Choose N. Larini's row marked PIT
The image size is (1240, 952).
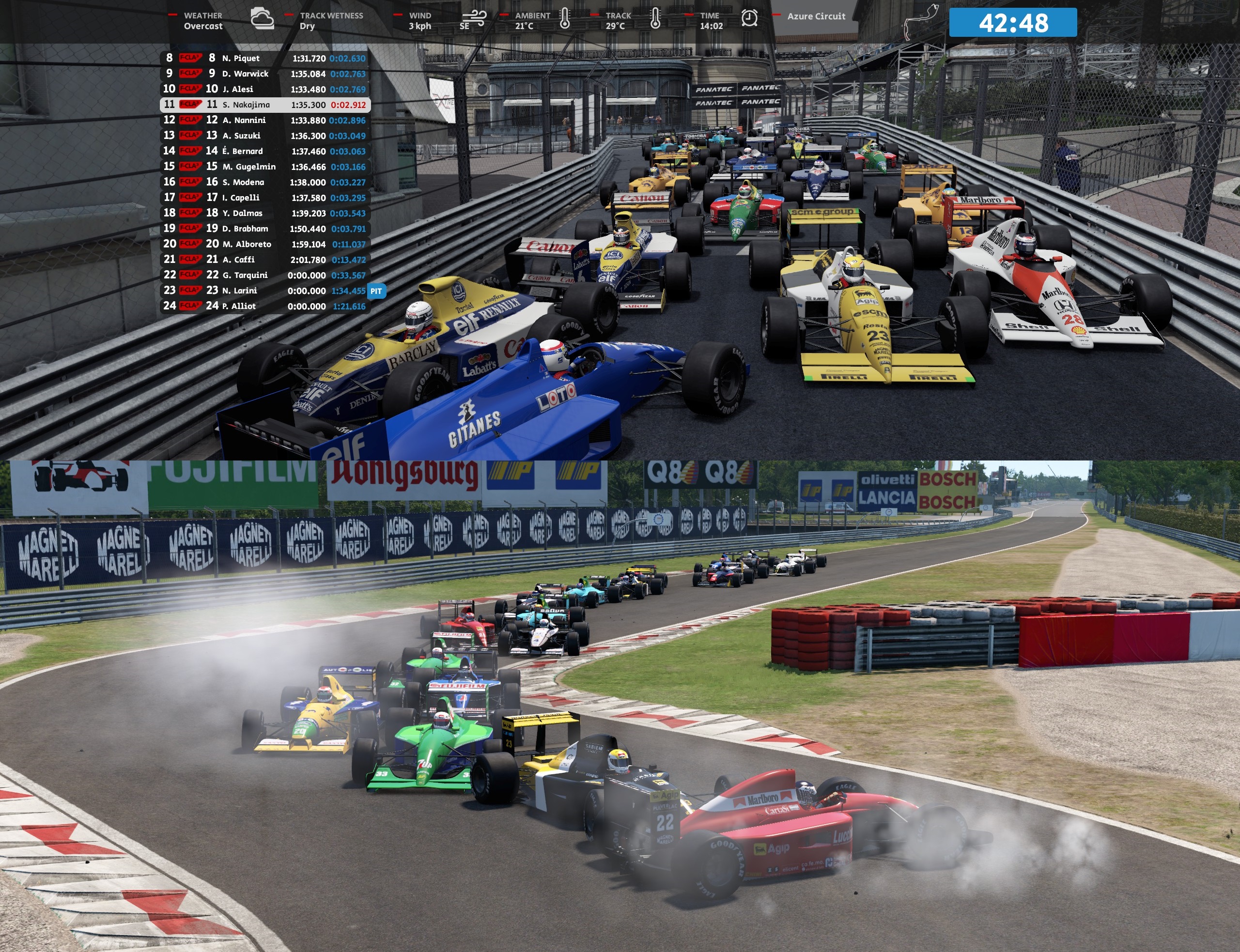(x=265, y=291)
